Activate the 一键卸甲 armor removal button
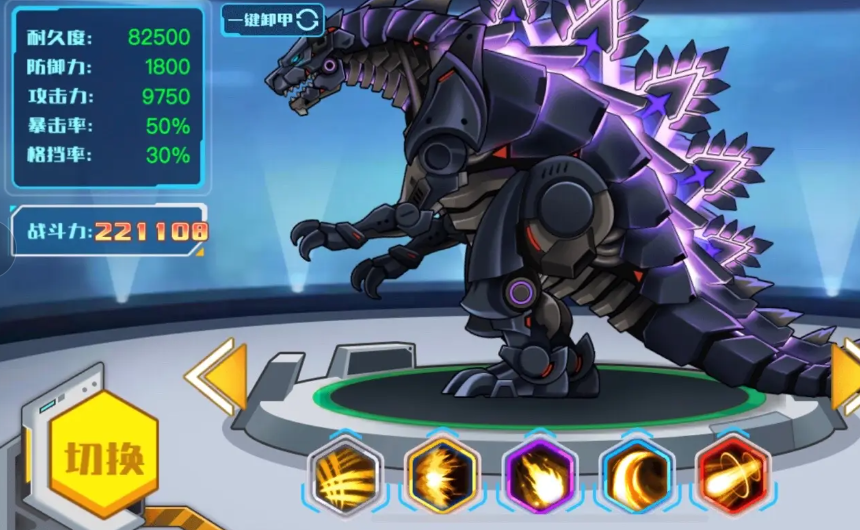The width and height of the screenshot is (860, 530). click(272, 19)
